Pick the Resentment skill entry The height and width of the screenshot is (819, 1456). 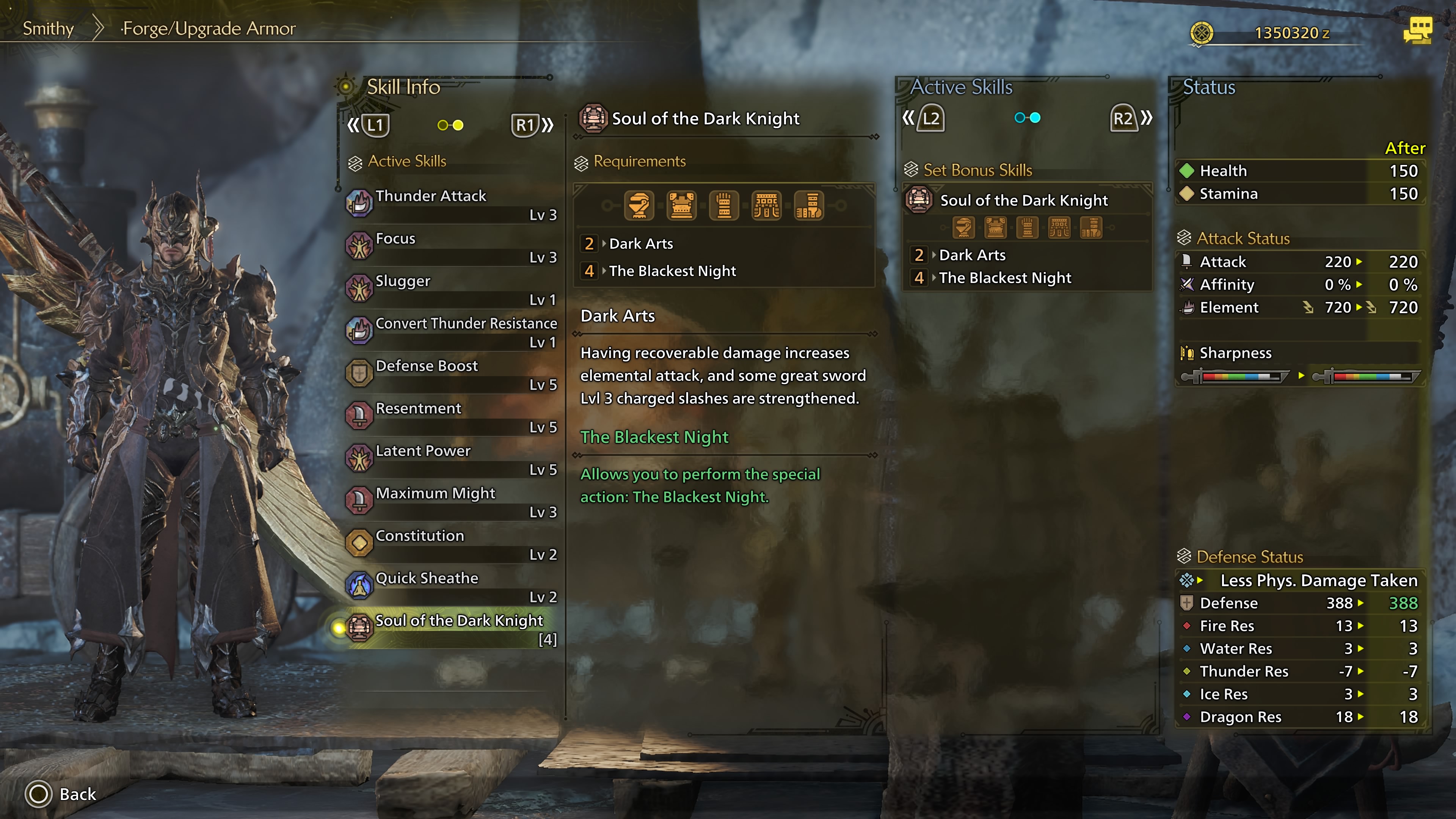click(452, 417)
